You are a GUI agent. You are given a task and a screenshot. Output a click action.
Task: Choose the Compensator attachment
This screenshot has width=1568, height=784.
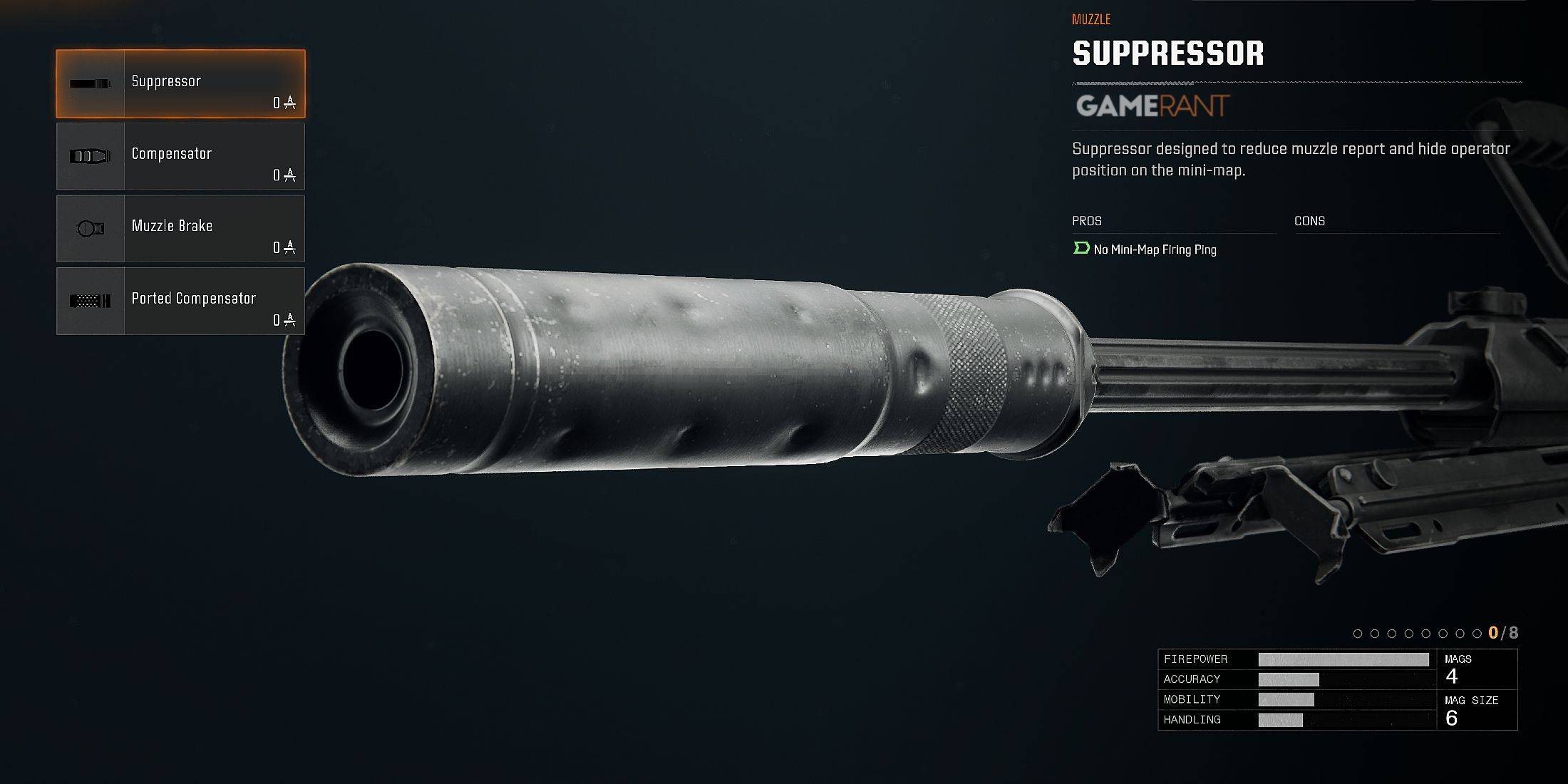coord(180,156)
